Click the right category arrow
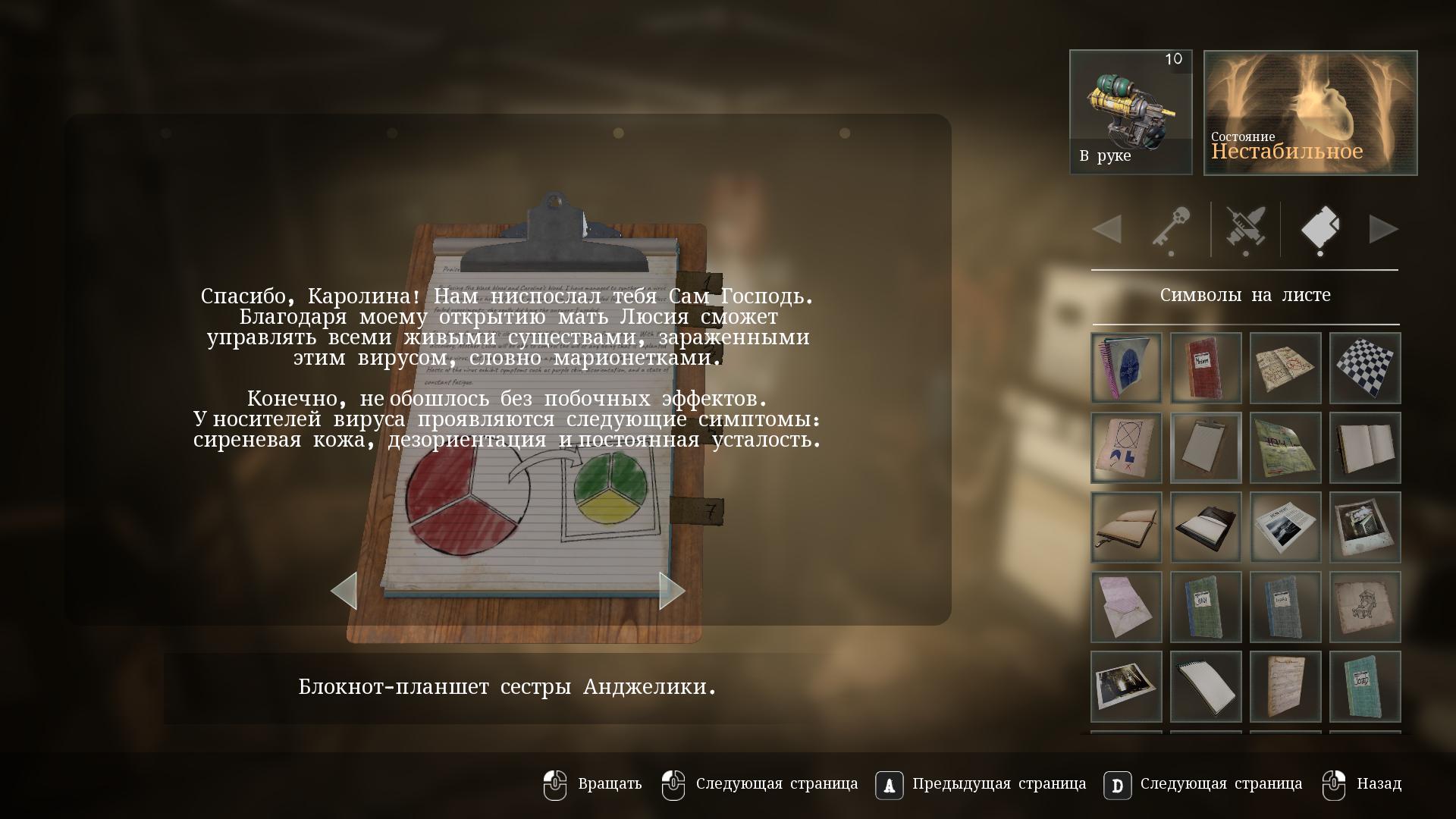 pyautogui.click(x=1383, y=229)
